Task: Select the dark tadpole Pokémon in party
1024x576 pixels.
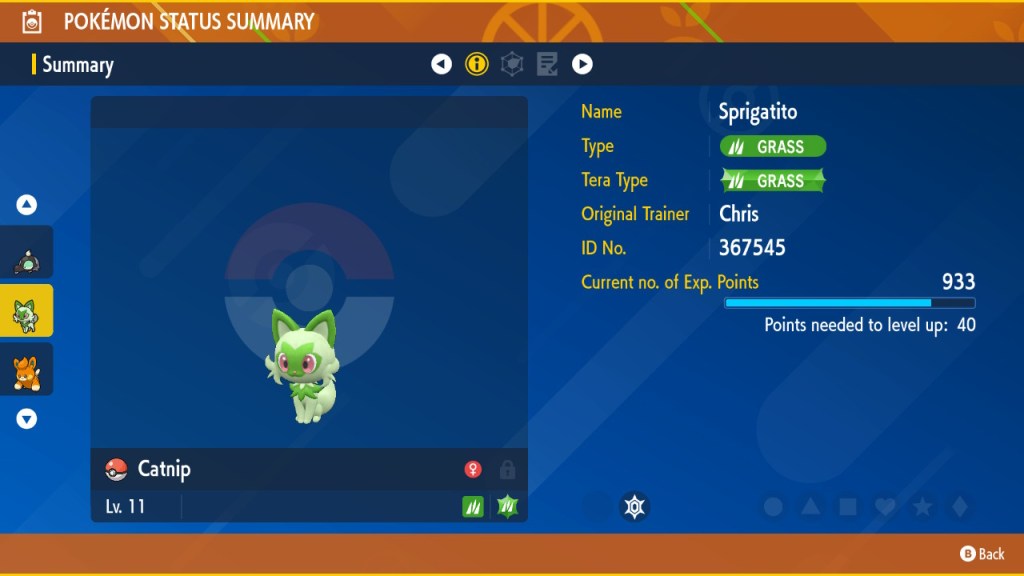Action: pos(26,254)
